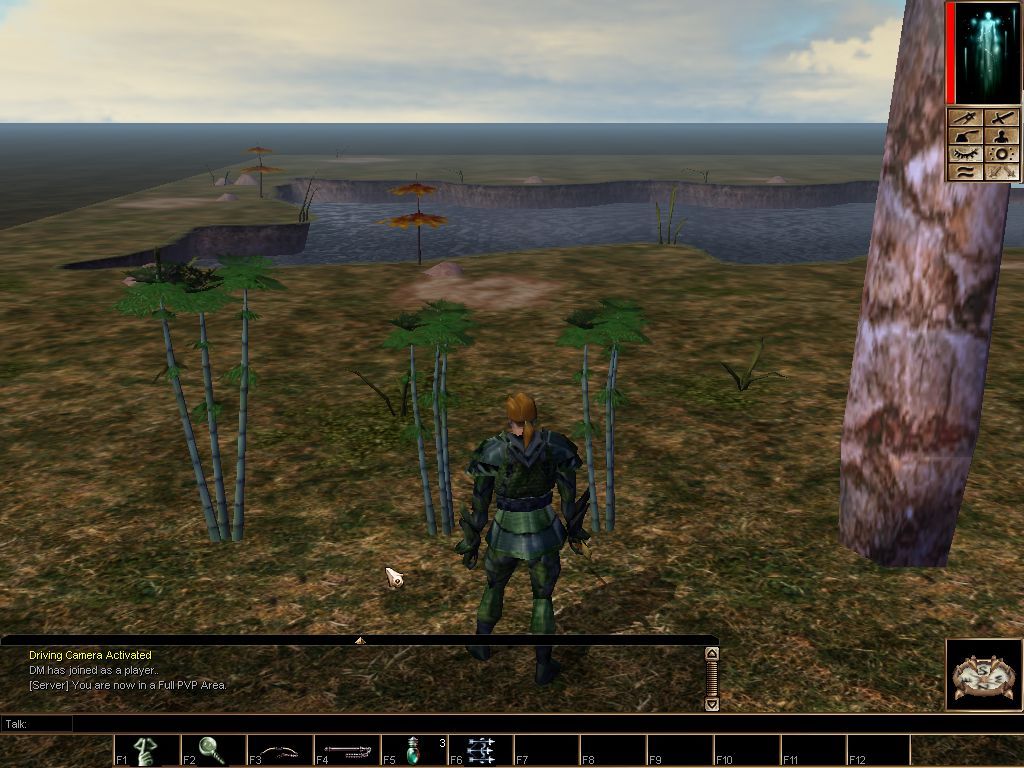Activate the F1 stealth mode slot

tap(147, 751)
